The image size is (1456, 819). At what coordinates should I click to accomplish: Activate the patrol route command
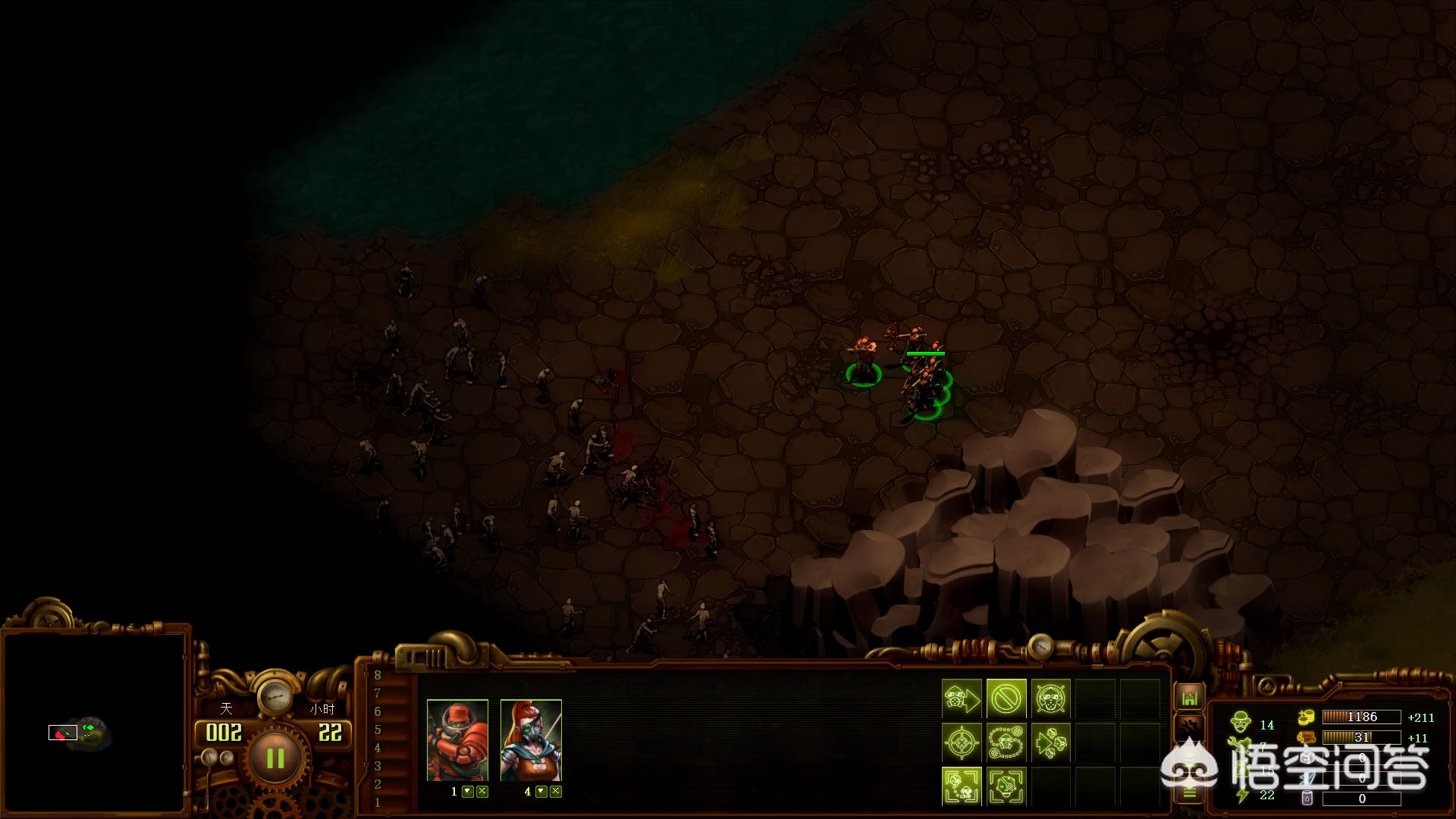(x=1006, y=742)
